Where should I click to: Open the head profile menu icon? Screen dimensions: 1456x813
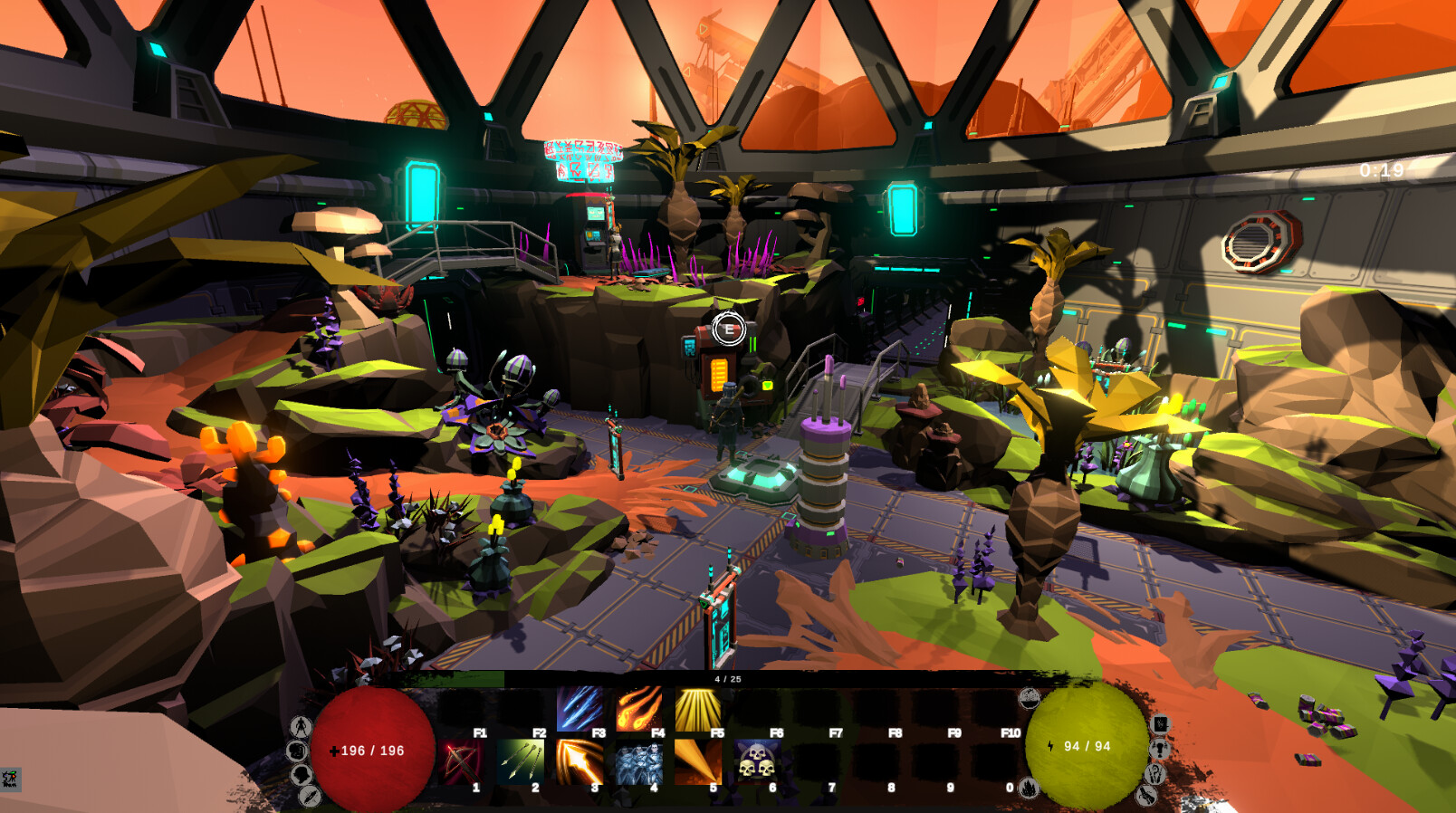[301, 775]
